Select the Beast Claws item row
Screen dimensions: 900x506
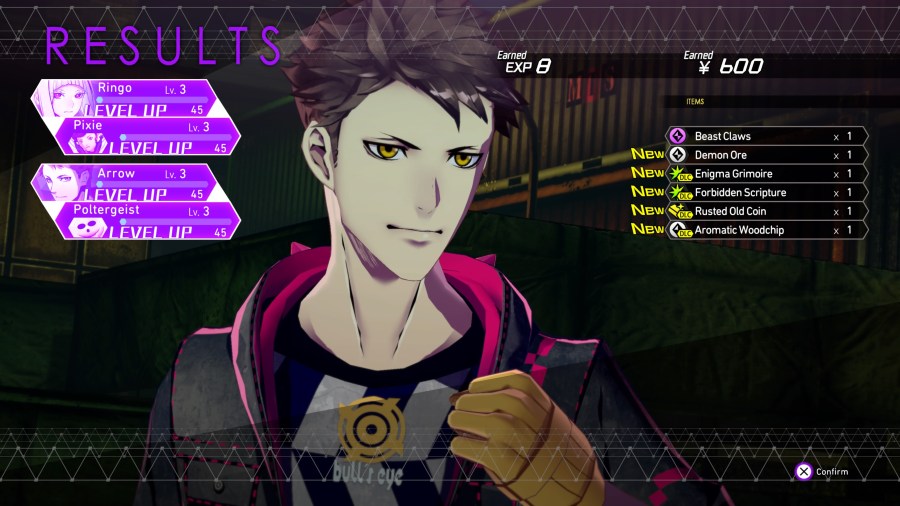tap(765, 136)
